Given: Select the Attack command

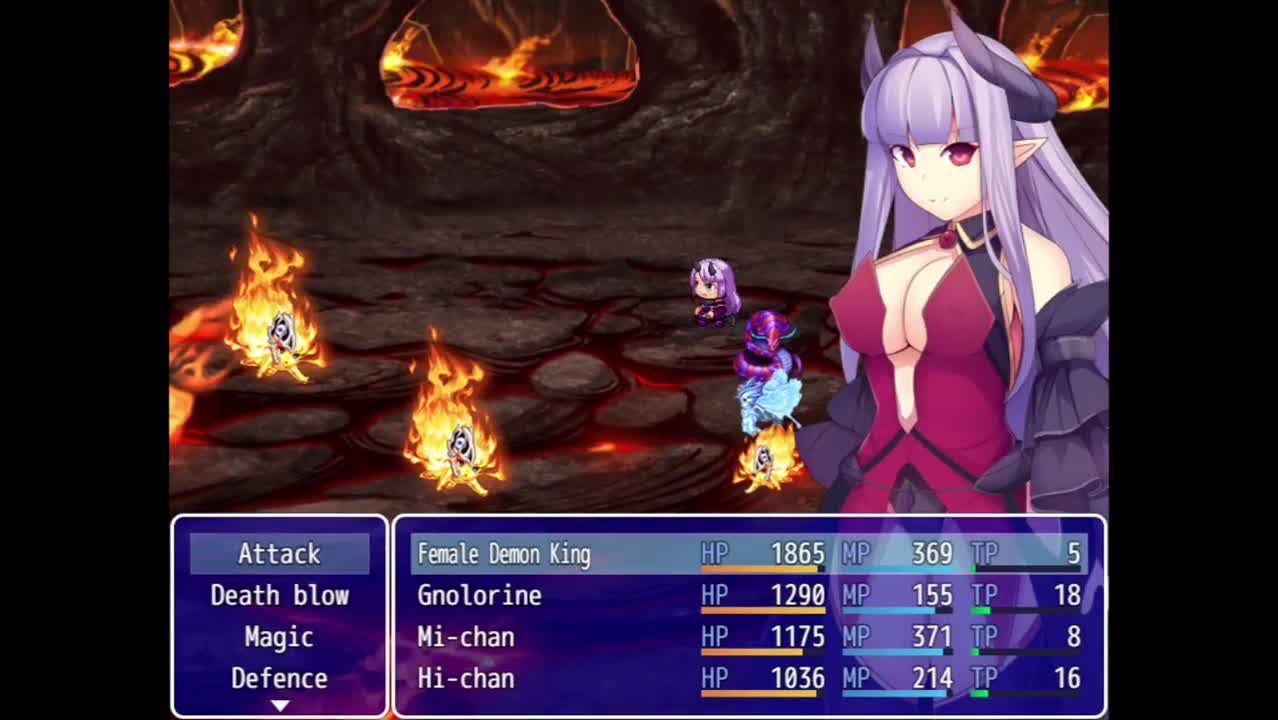Looking at the screenshot, I should point(279,554).
